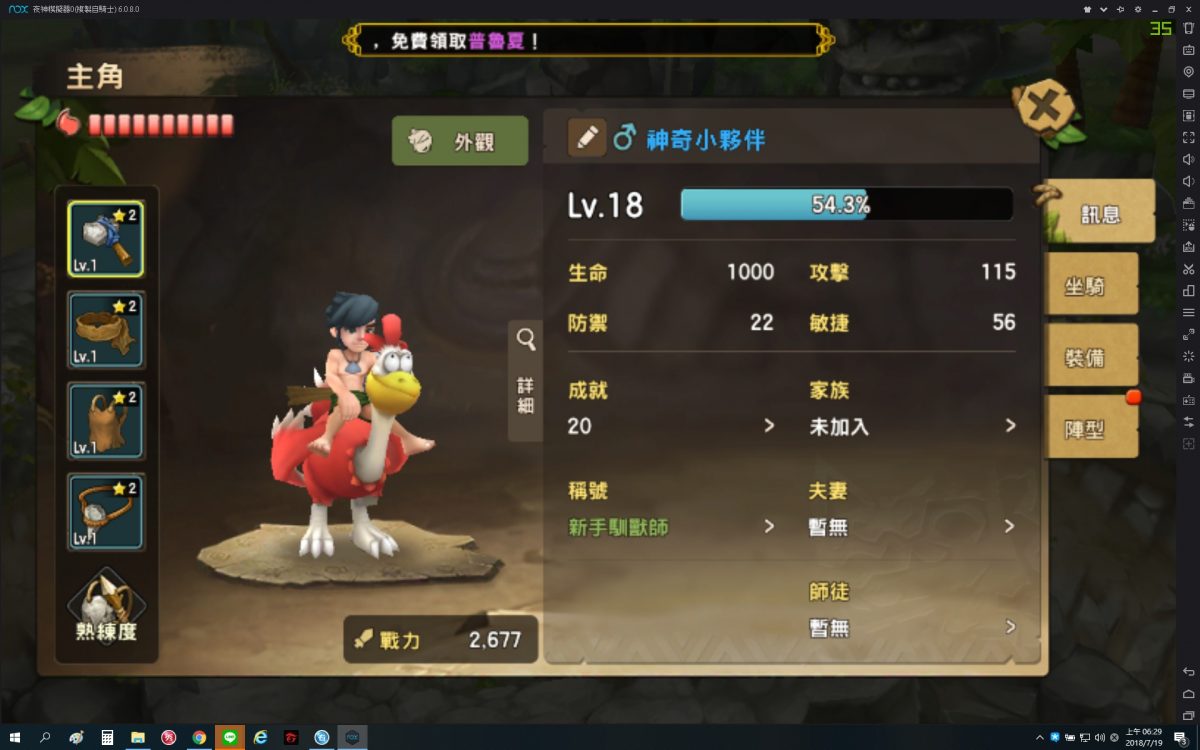The height and width of the screenshot is (750, 1200).
Task: Open the 夫妻 spouse row
Action: click(x=912, y=526)
